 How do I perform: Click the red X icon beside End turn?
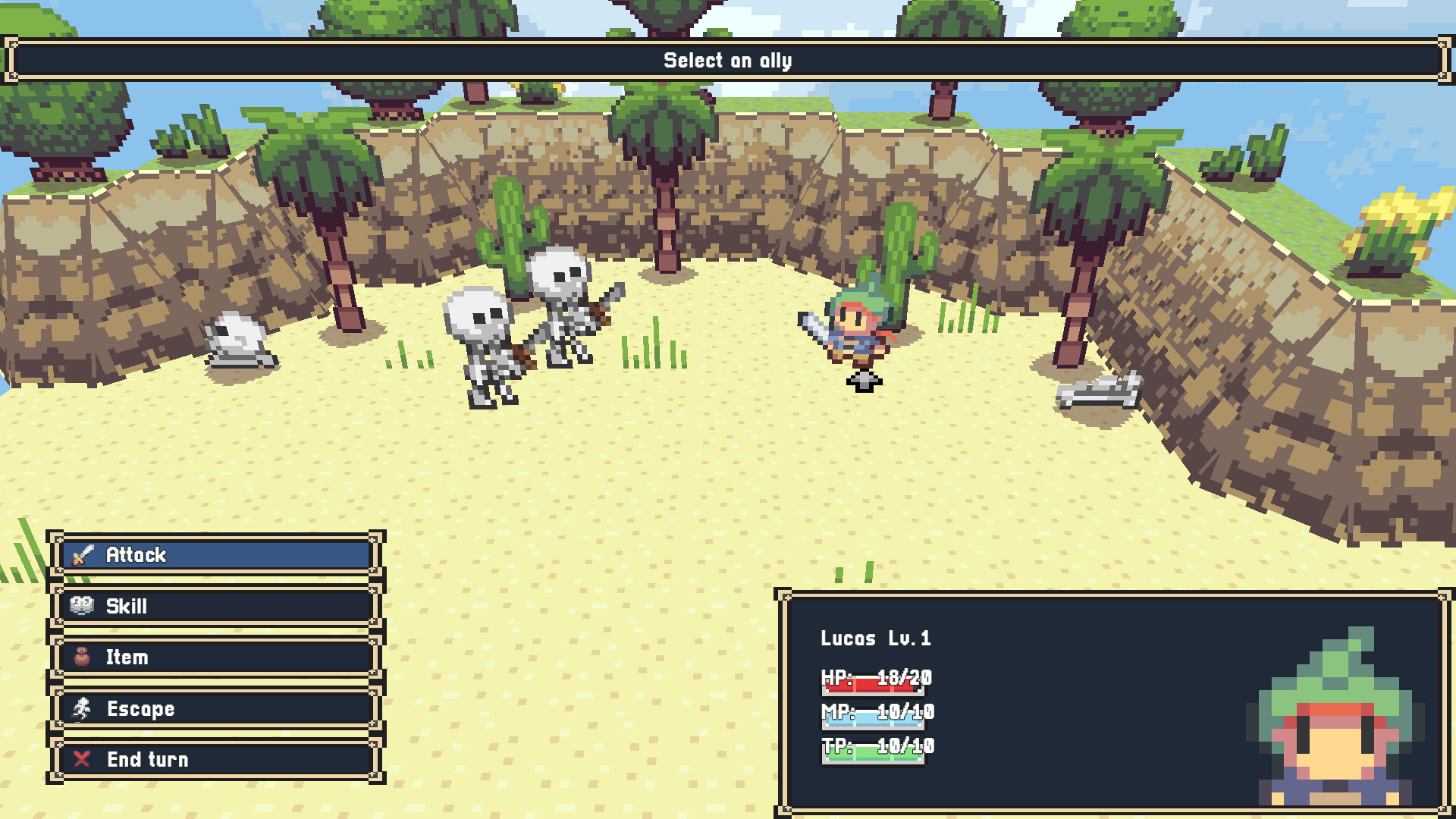[81, 760]
